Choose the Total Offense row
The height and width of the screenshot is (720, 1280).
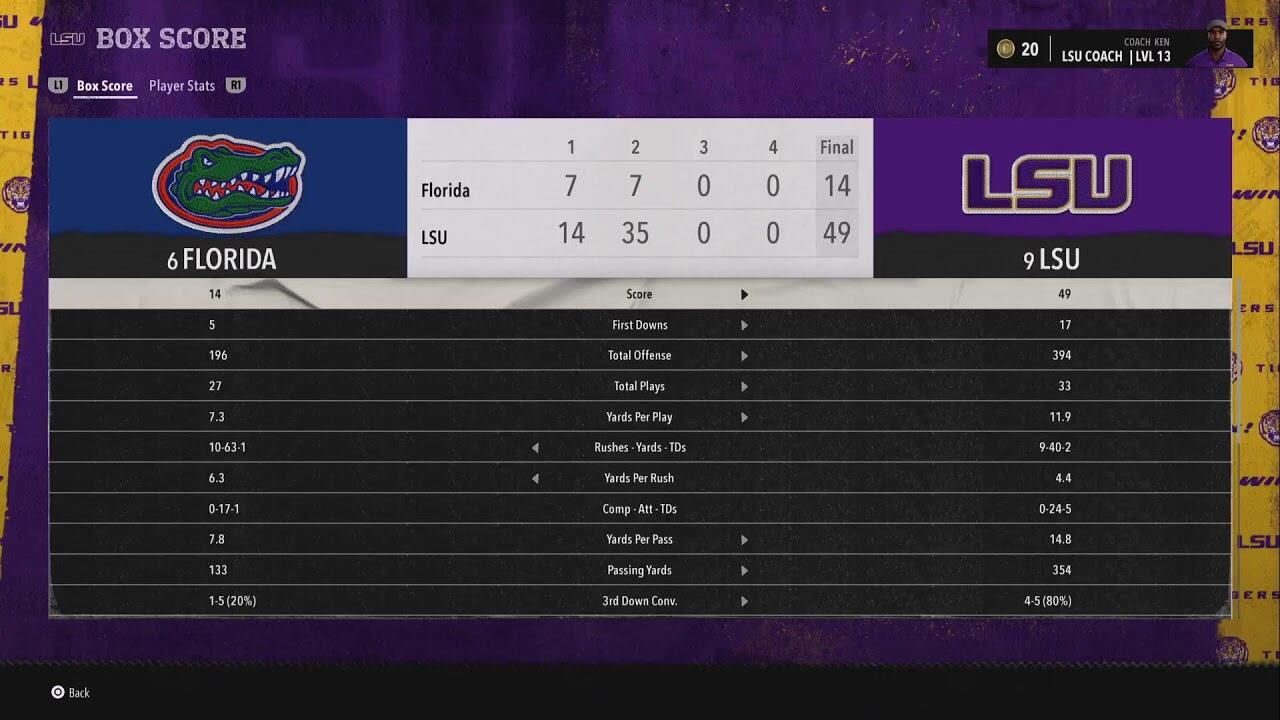pyautogui.click(x=639, y=355)
